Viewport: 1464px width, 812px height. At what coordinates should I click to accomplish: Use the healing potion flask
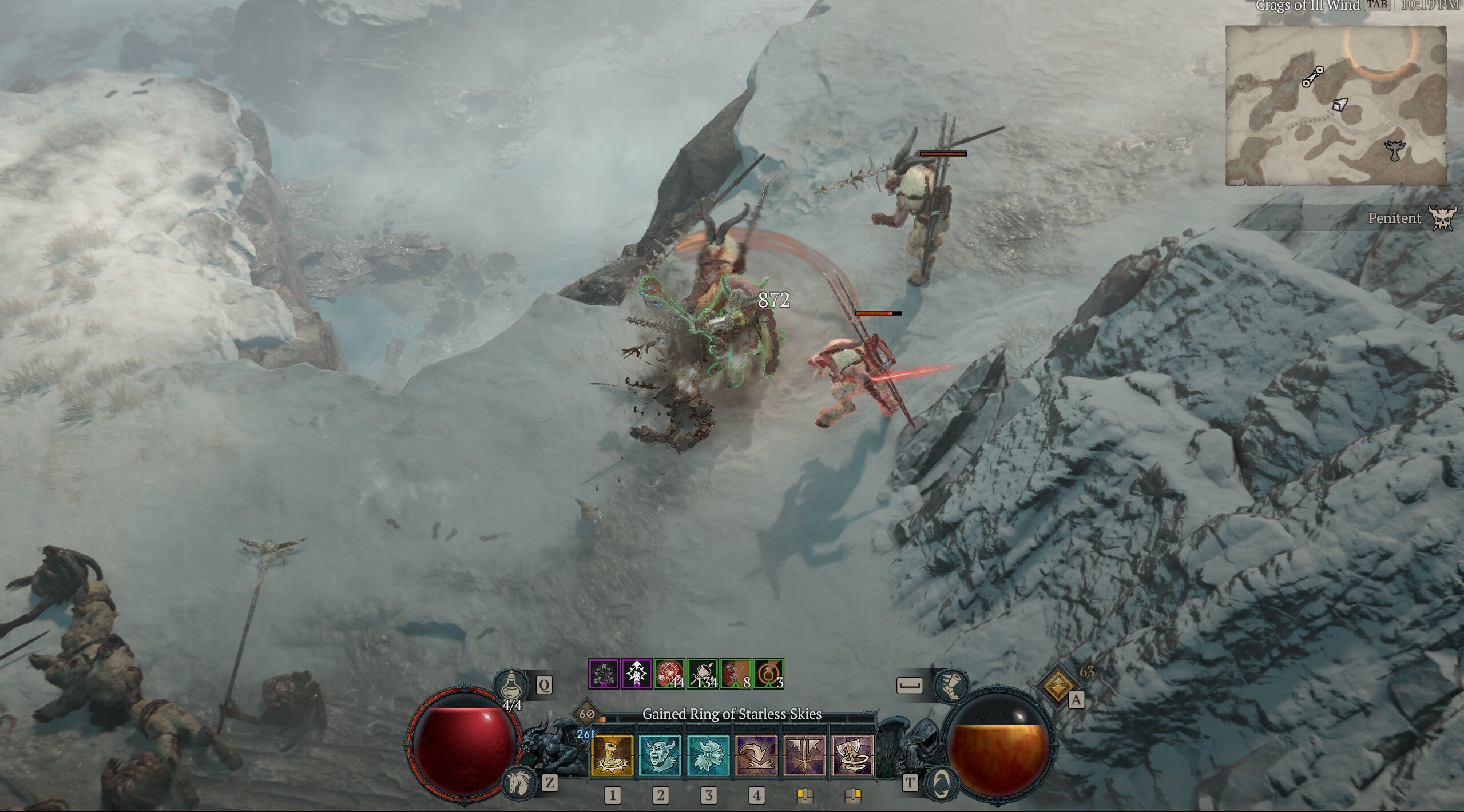pos(510,685)
